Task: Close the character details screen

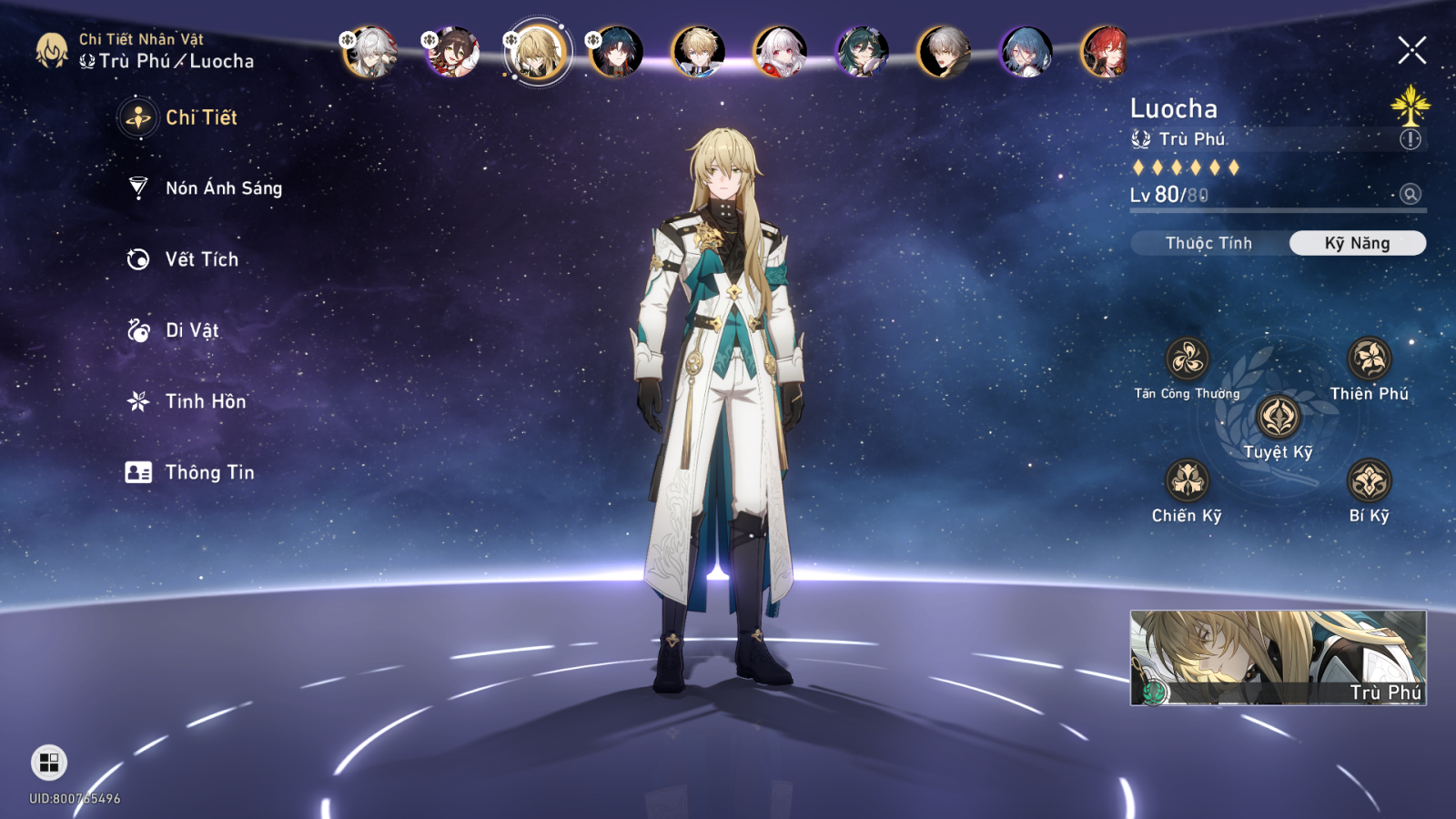Action: click(1411, 50)
